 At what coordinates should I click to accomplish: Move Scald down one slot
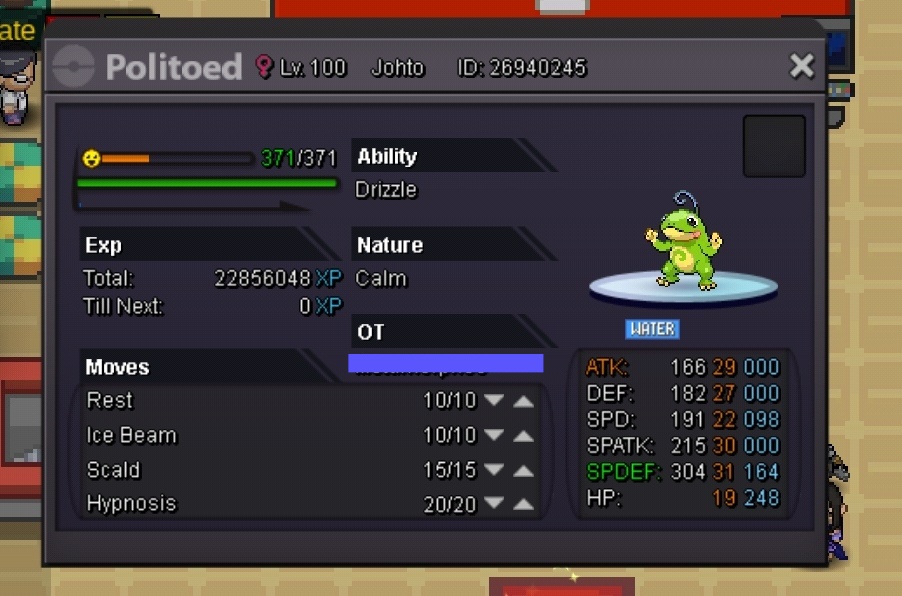click(494, 470)
